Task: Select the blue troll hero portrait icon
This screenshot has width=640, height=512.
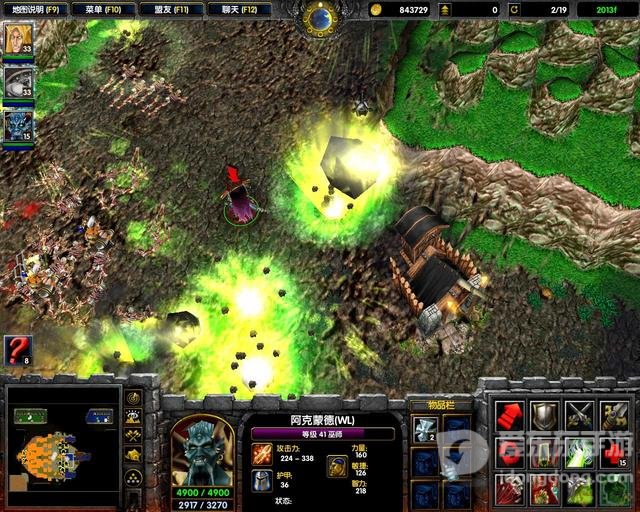Action: tap(18, 125)
